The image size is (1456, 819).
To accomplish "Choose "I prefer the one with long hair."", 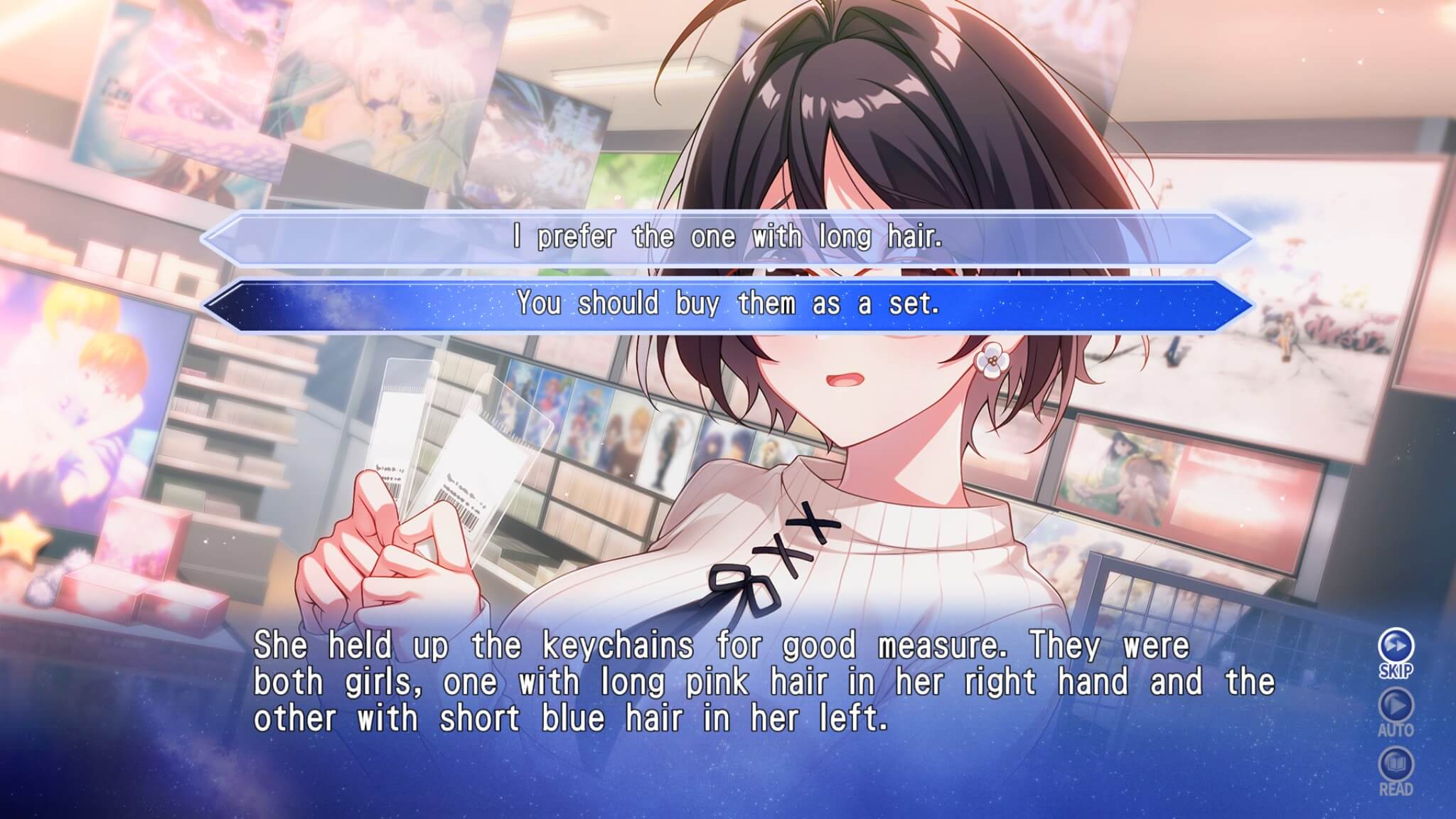I will tap(727, 237).
